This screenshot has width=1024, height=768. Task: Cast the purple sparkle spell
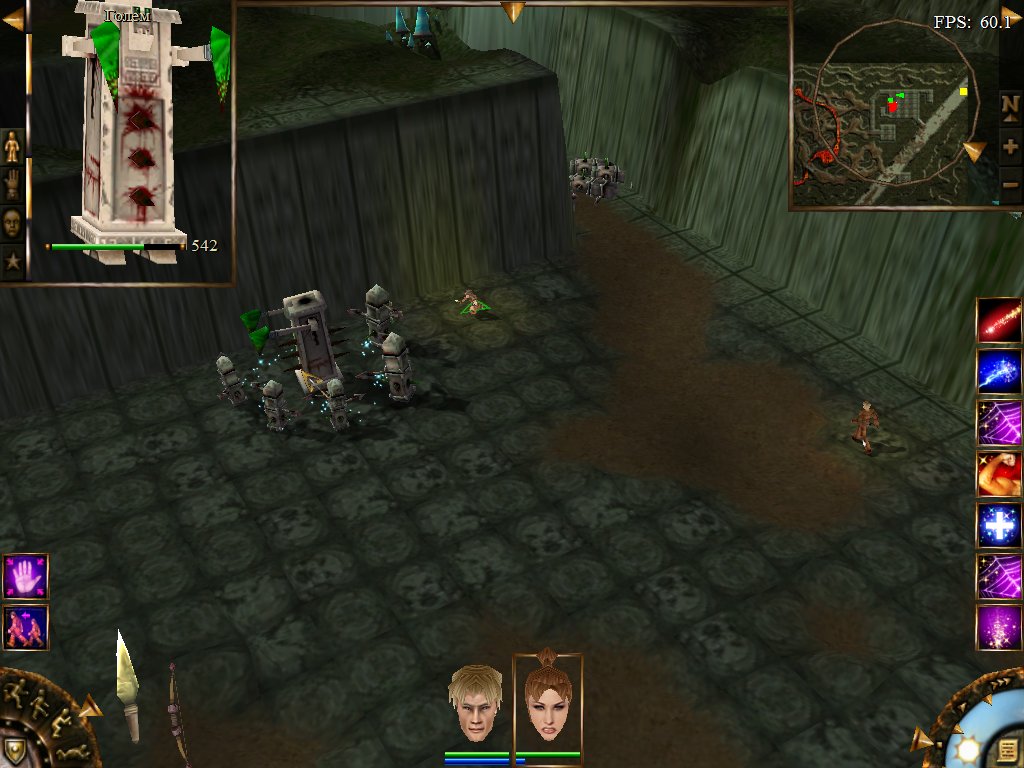[998, 627]
